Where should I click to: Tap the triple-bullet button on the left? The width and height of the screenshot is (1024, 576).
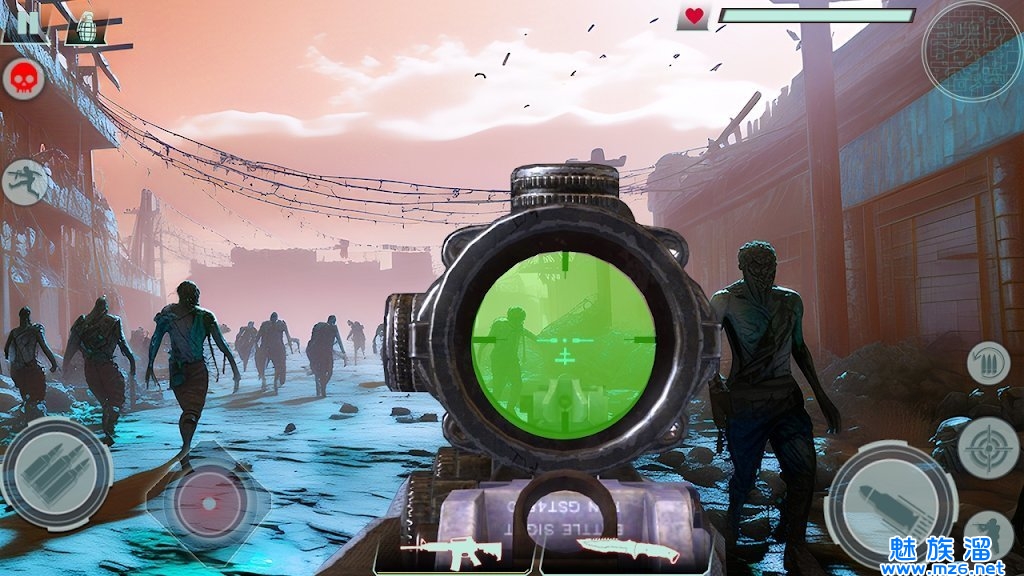pyautogui.click(x=56, y=472)
